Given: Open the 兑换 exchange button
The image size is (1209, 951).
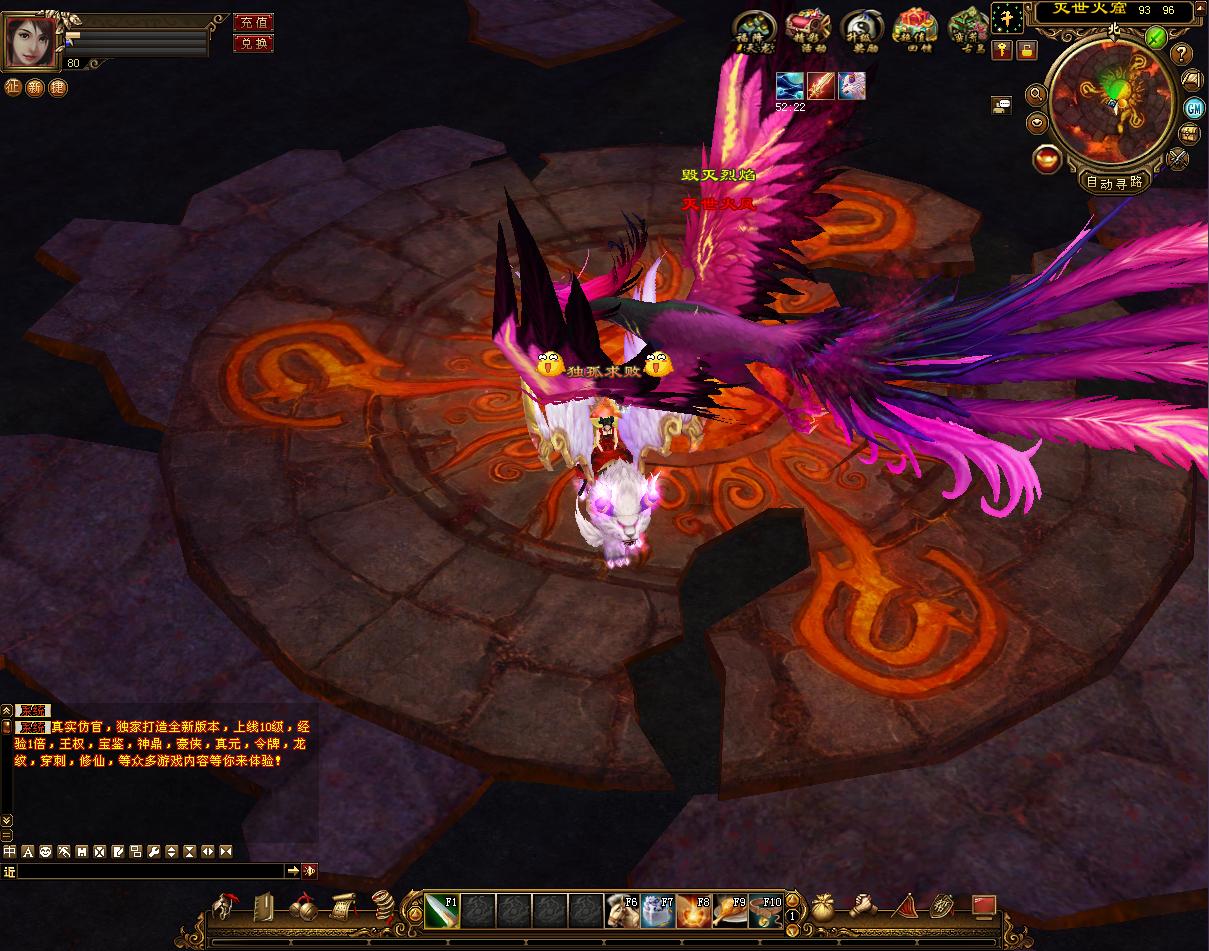Looking at the screenshot, I should (x=253, y=43).
